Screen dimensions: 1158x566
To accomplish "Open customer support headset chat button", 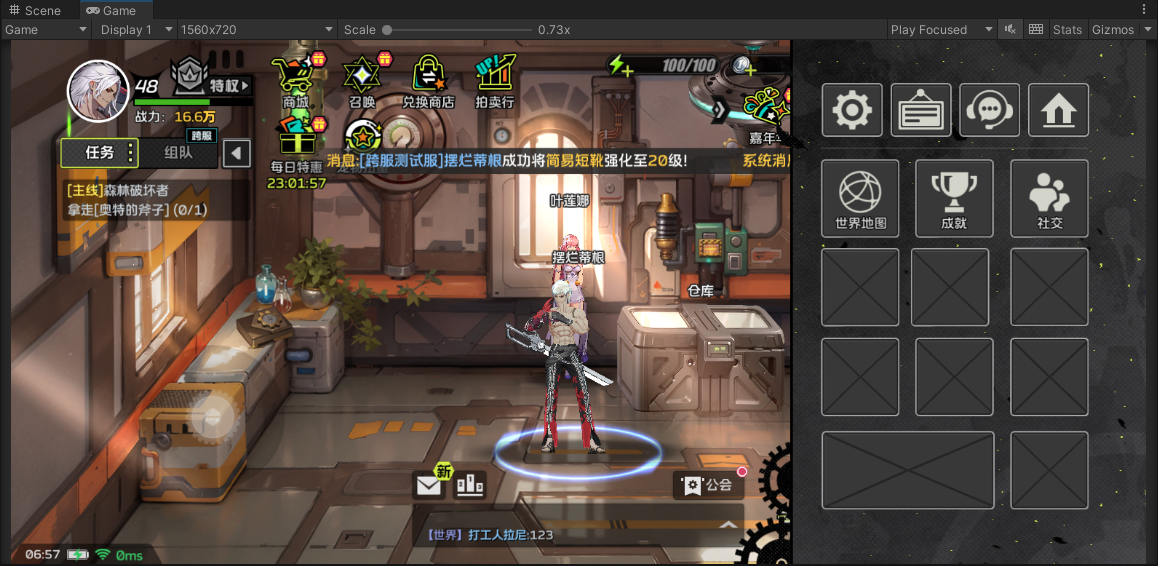I will pyautogui.click(x=990, y=110).
